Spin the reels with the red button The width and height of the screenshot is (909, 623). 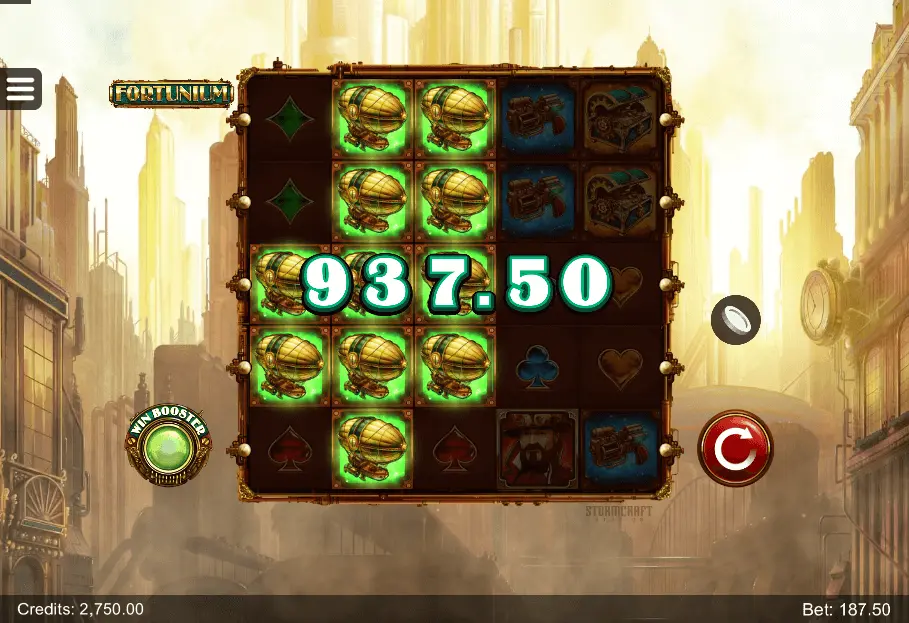click(734, 449)
